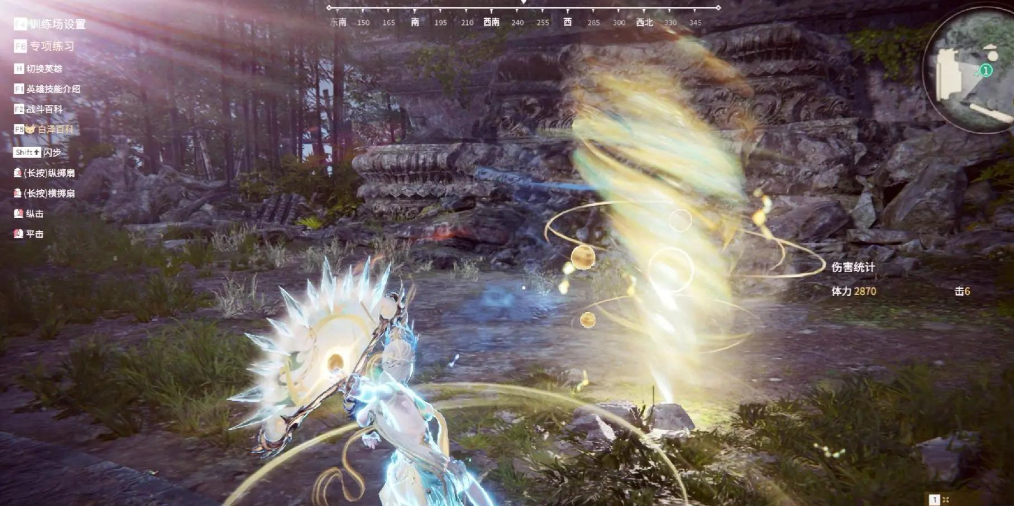Select the green number 1 minimap marker
The image size is (1014, 506).
(x=985, y=71)
